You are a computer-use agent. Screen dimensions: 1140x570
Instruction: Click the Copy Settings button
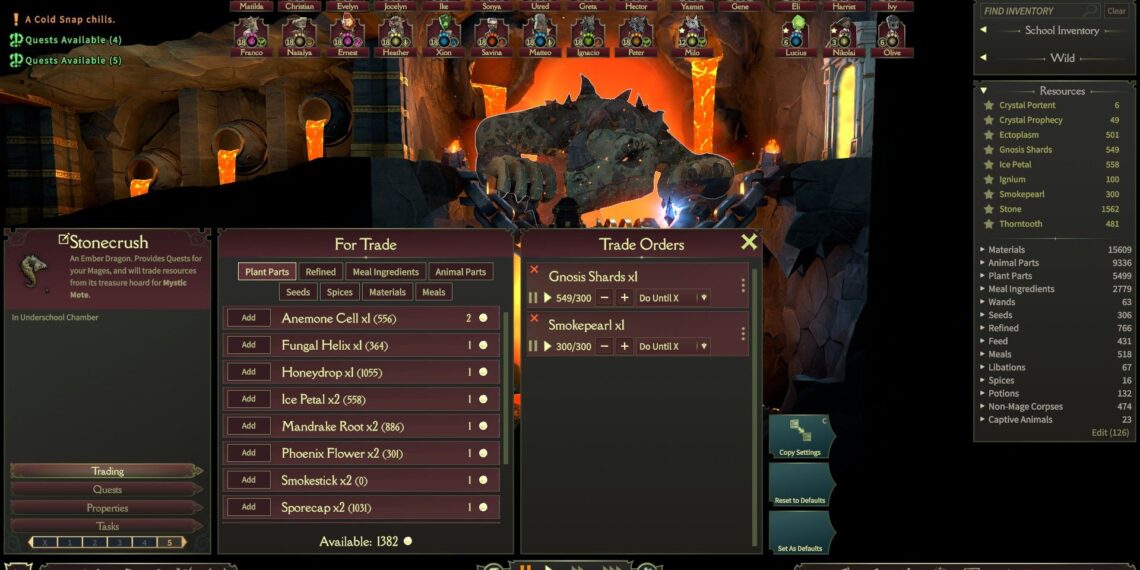[x=799, y=436]
